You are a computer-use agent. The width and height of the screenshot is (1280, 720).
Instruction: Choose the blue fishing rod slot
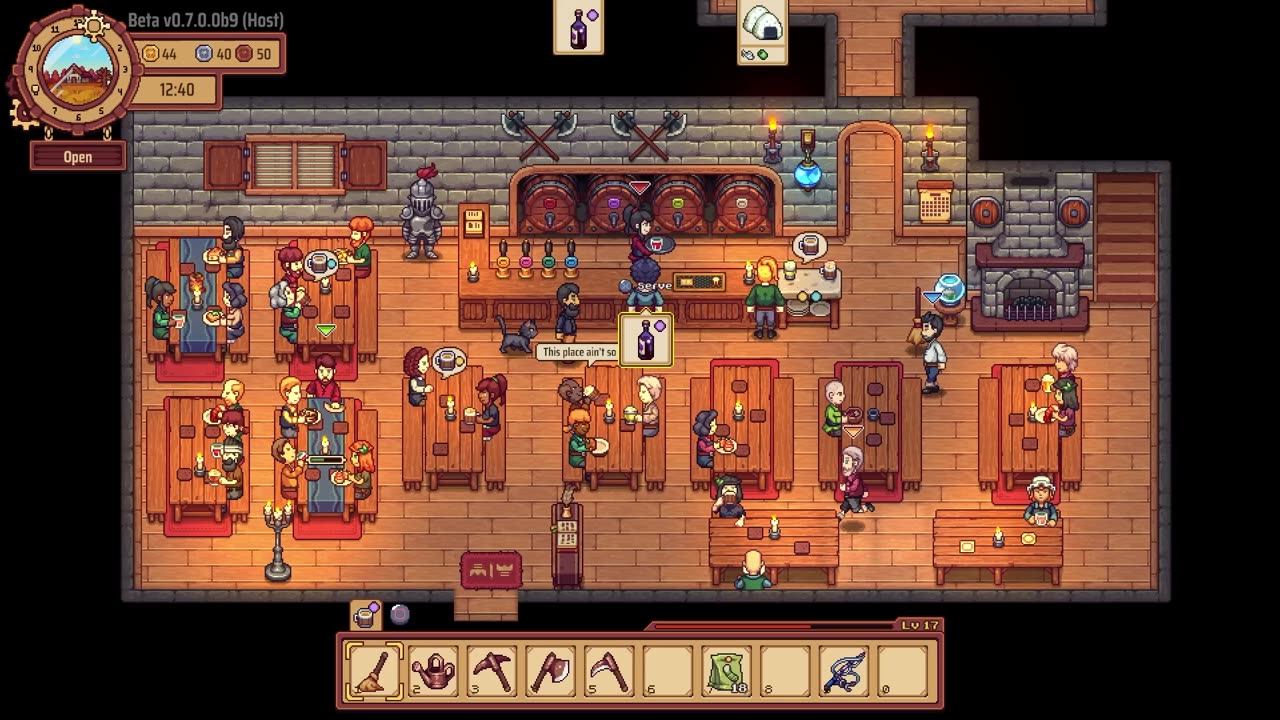click(844, 670)
